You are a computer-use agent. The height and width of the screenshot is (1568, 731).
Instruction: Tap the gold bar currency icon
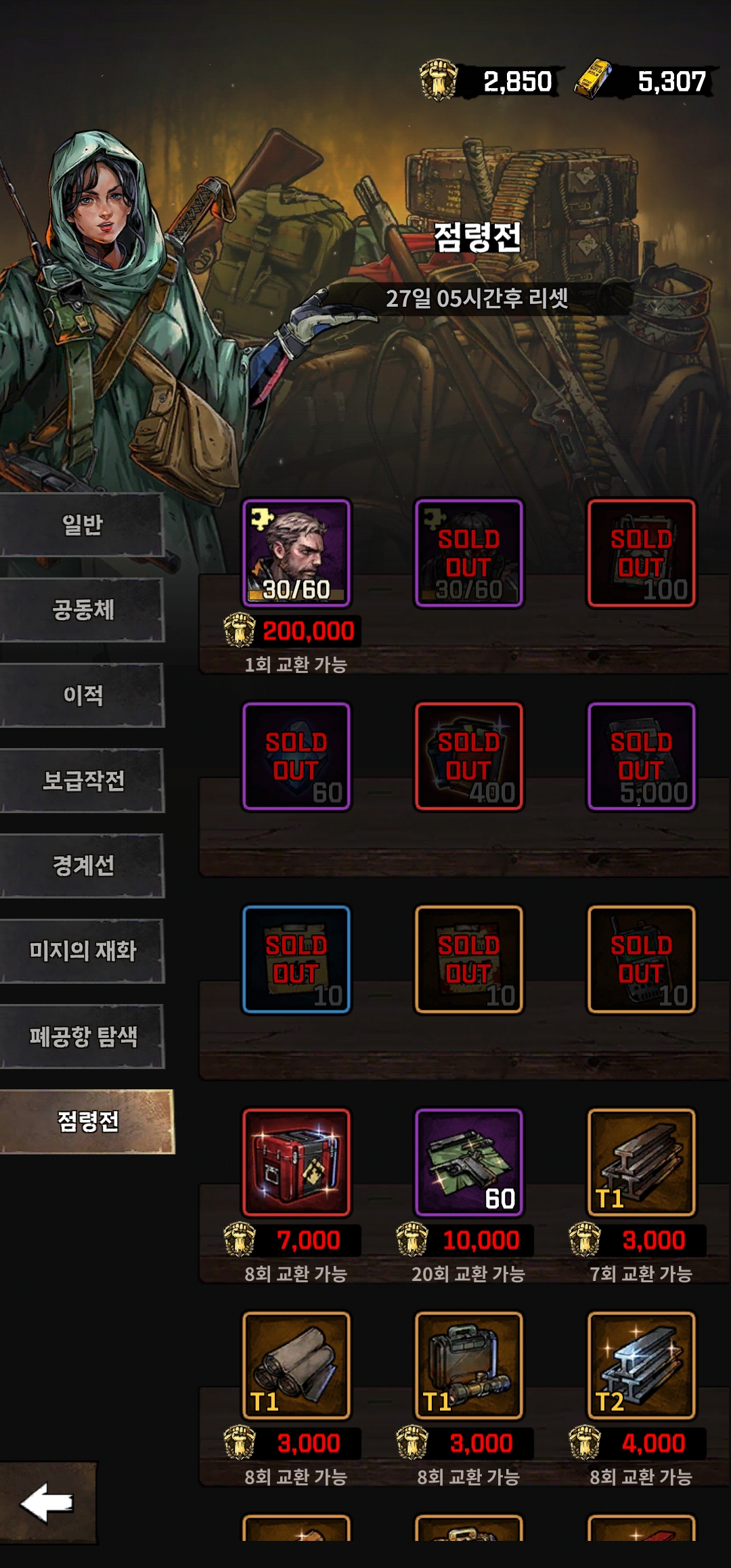click(594, 81)
